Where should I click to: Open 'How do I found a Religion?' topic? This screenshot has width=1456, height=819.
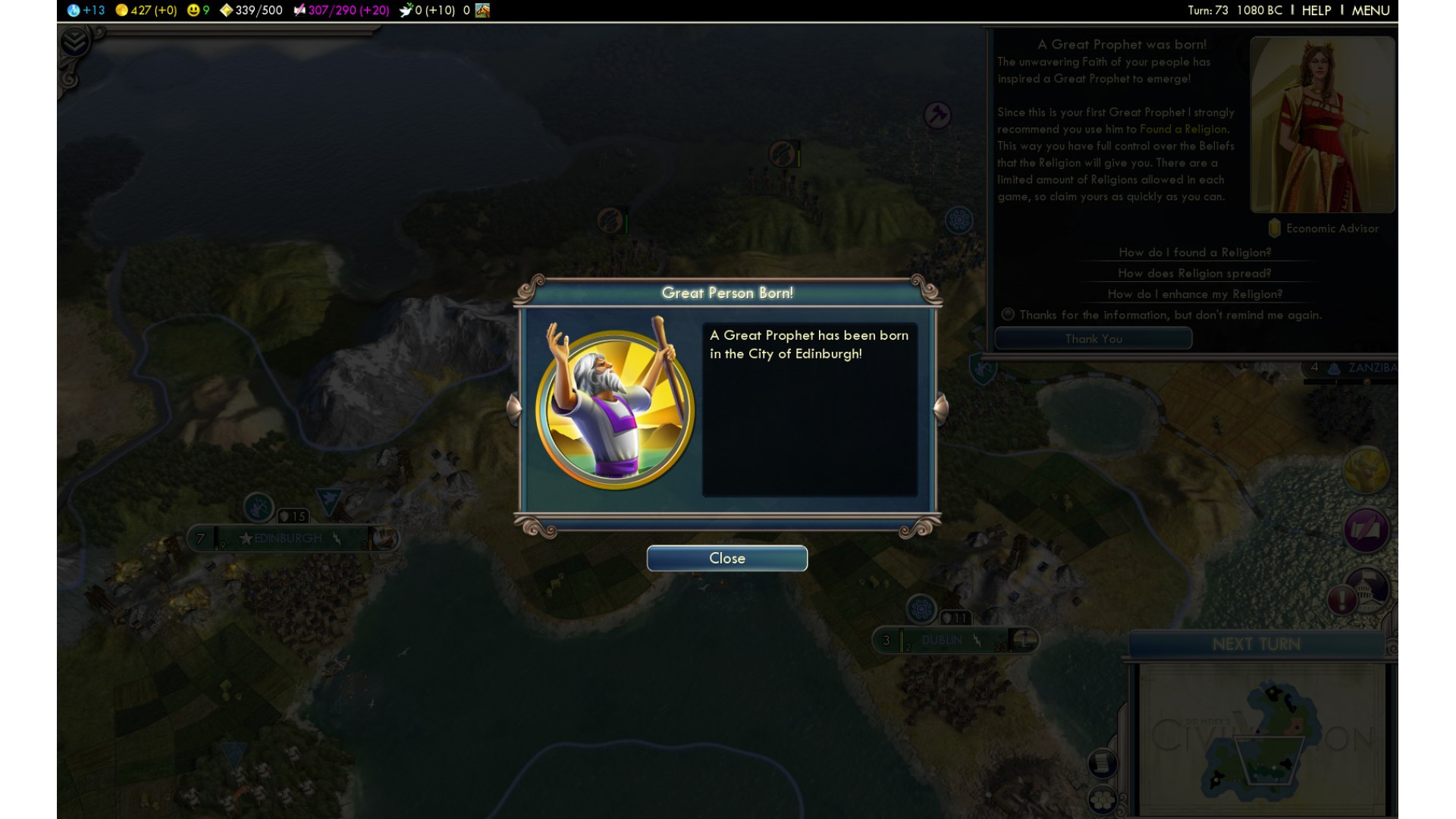pyautogui.click(x=1194, y=253)
